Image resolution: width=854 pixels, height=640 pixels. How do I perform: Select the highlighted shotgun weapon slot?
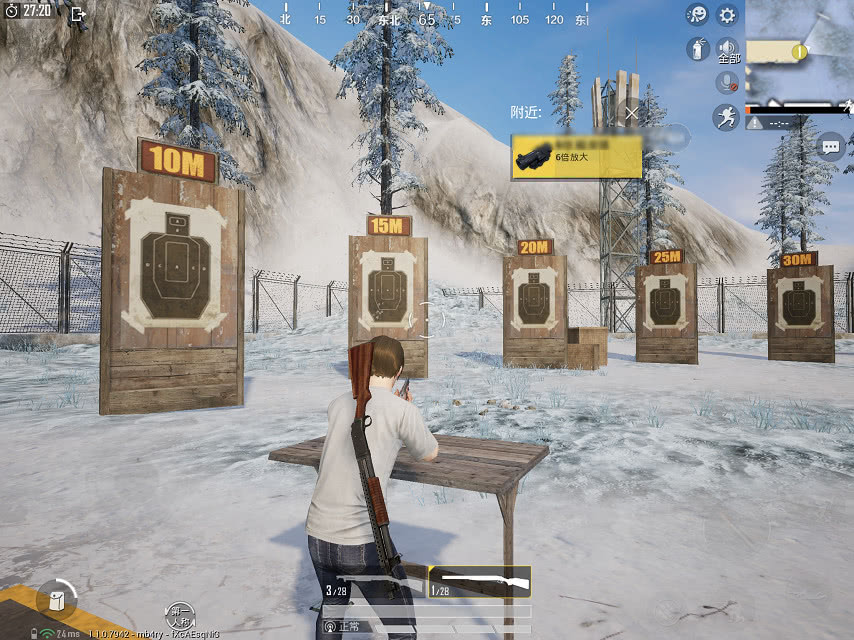tap(479, 582)
